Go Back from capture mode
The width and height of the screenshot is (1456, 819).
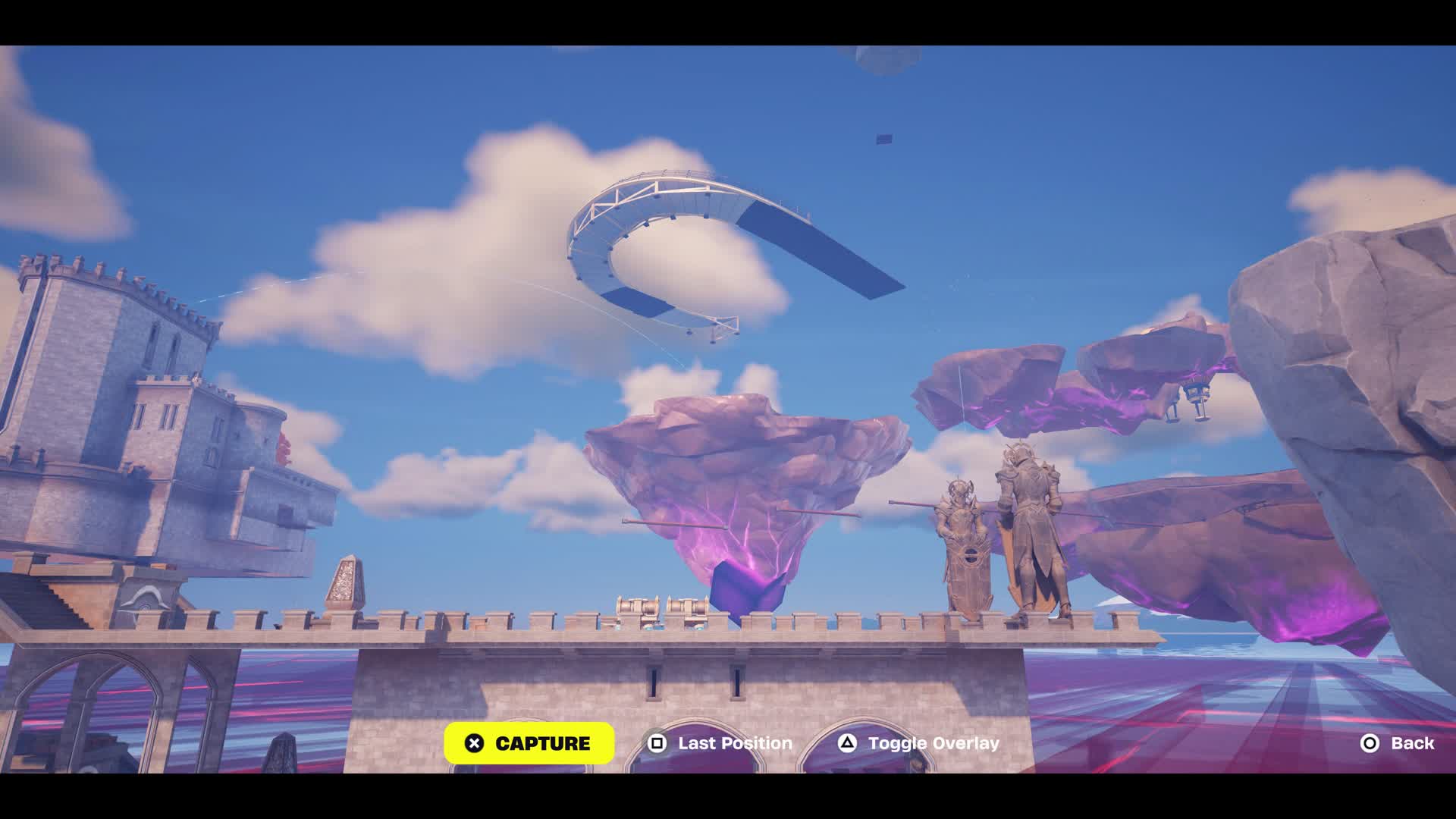click(x=1397, y=743)
